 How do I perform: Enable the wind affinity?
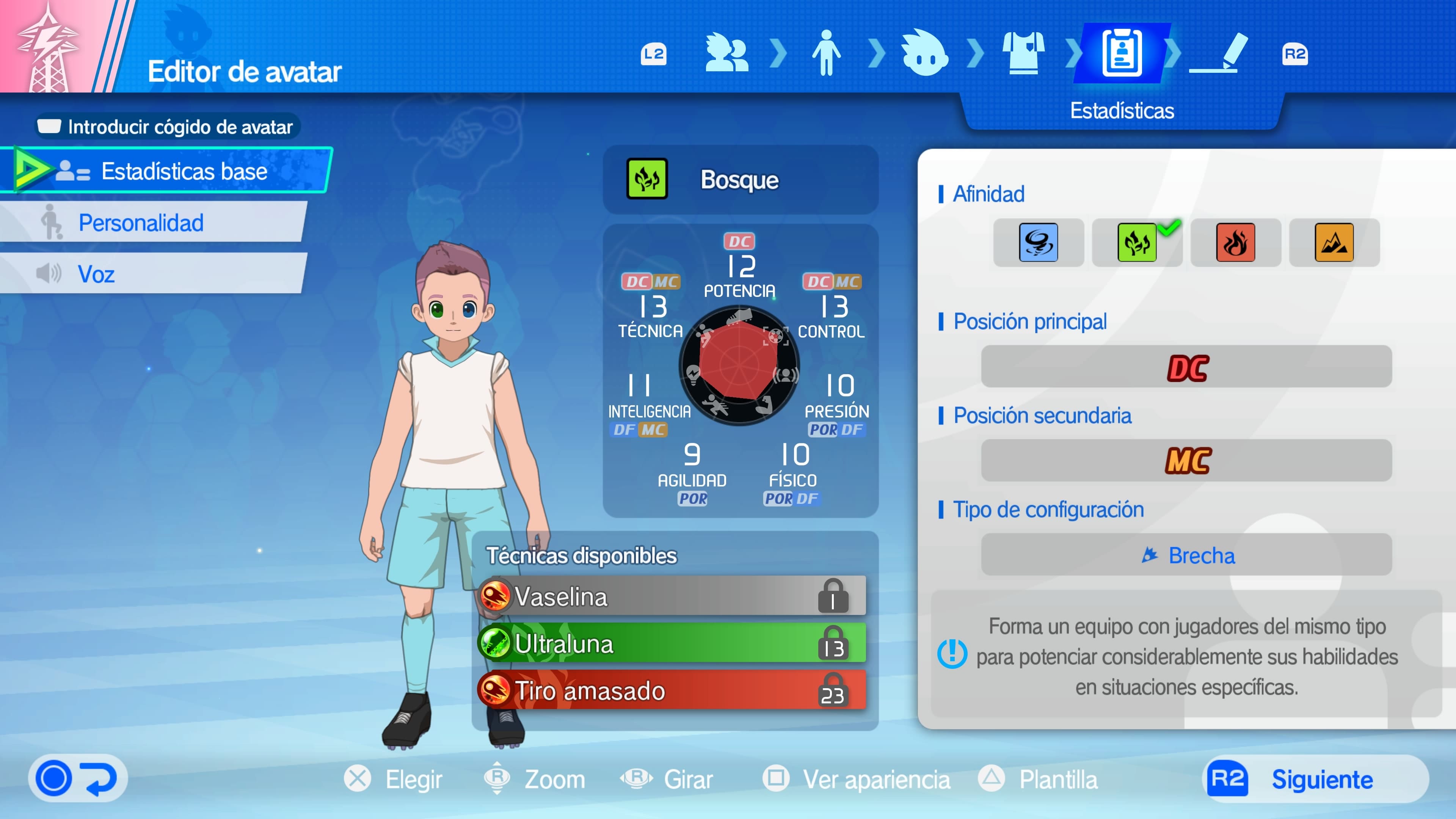(x=1039, y=243)
